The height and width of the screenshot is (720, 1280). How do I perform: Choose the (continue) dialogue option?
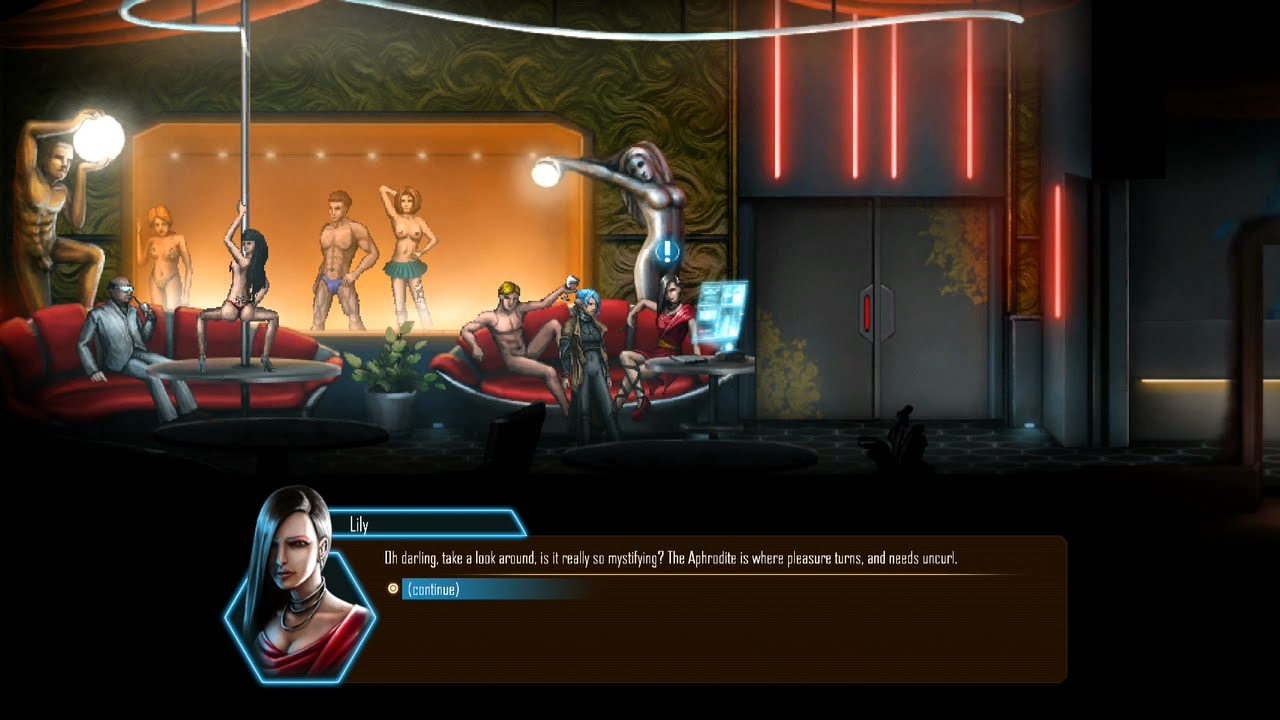pos(434,589)
